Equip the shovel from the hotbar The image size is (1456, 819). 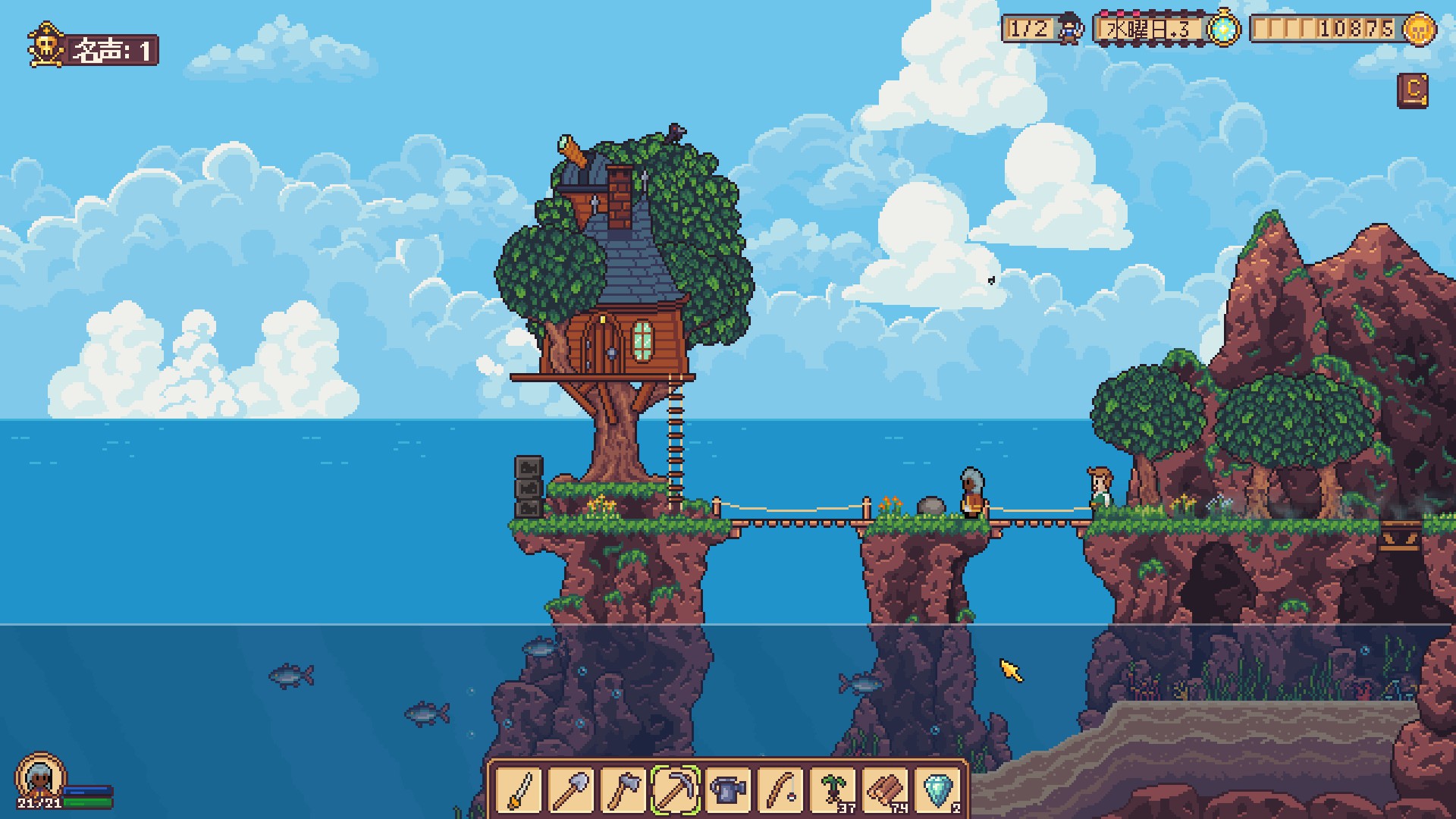(x=572, y=790)
